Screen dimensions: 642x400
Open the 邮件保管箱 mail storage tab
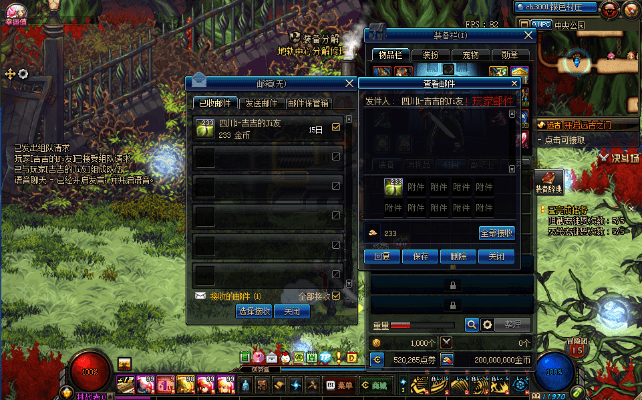(x=306, y=102)
